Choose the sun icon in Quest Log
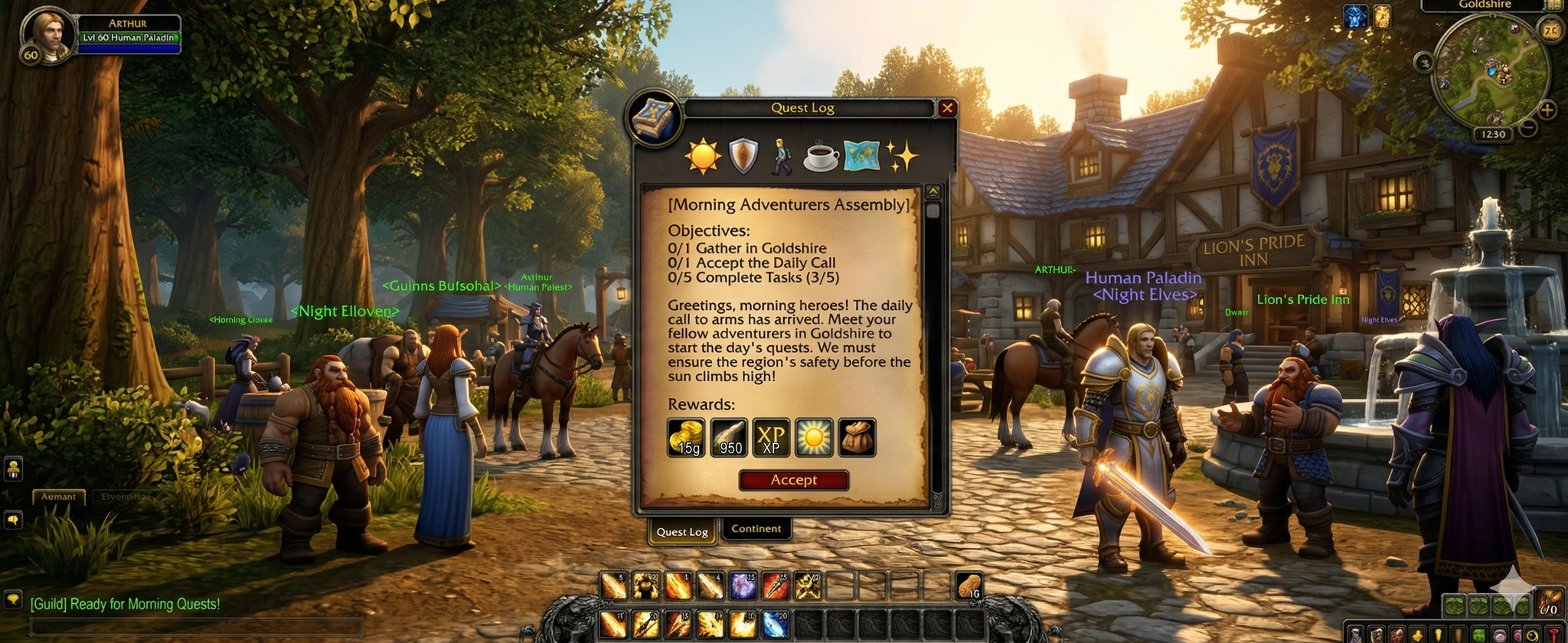The width and height of the screenshot is (1568, 643). click(x=702, y=156)
